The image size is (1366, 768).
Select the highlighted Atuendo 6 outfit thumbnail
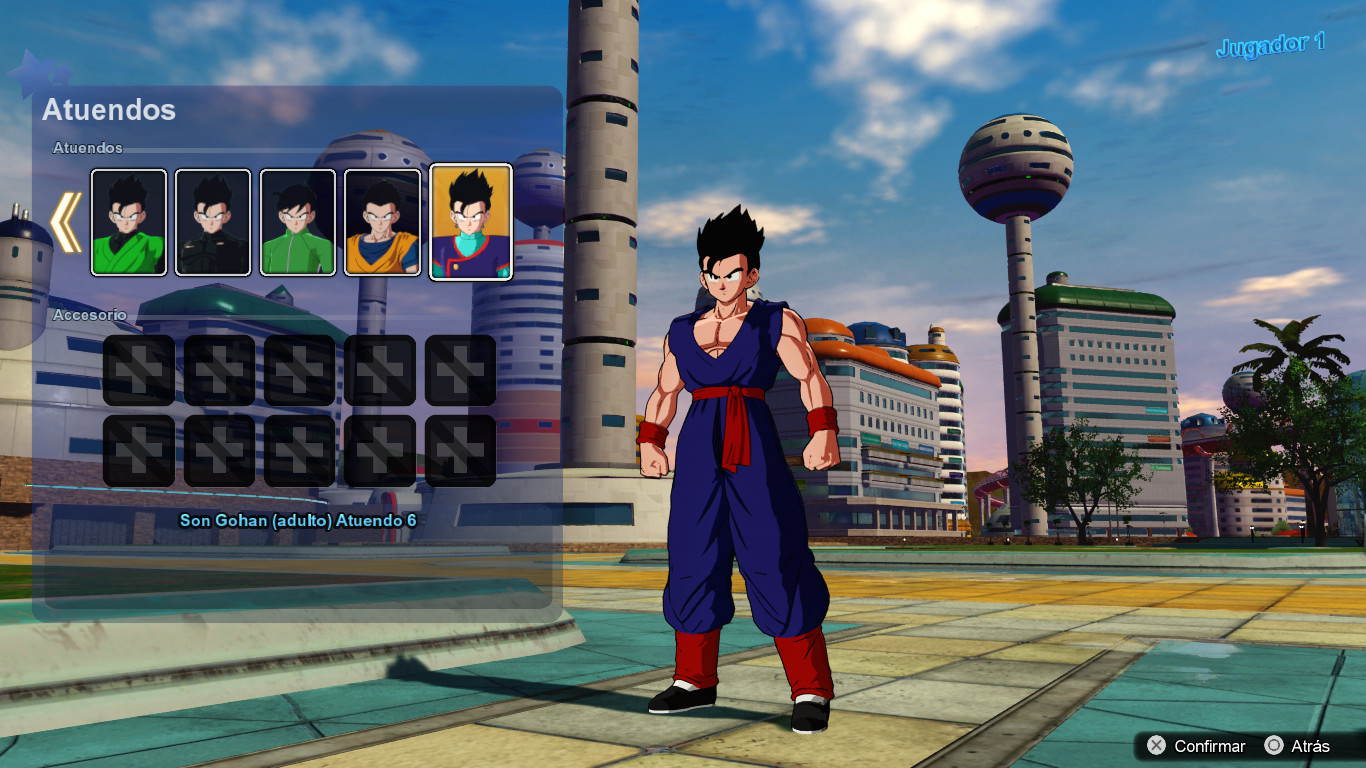[470, 221]
